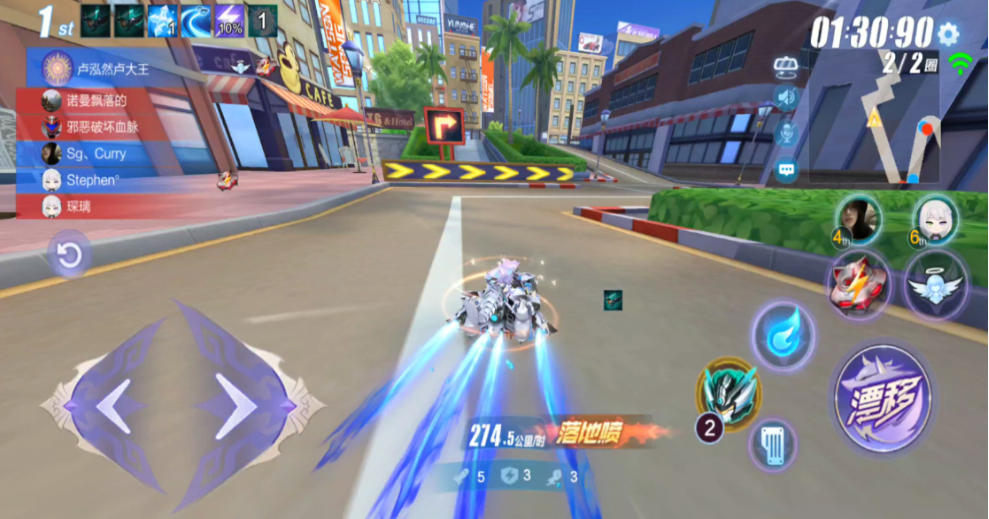
Task: Select 卢泓然卢大王 at the top of rankings
Action: point(110,69)
